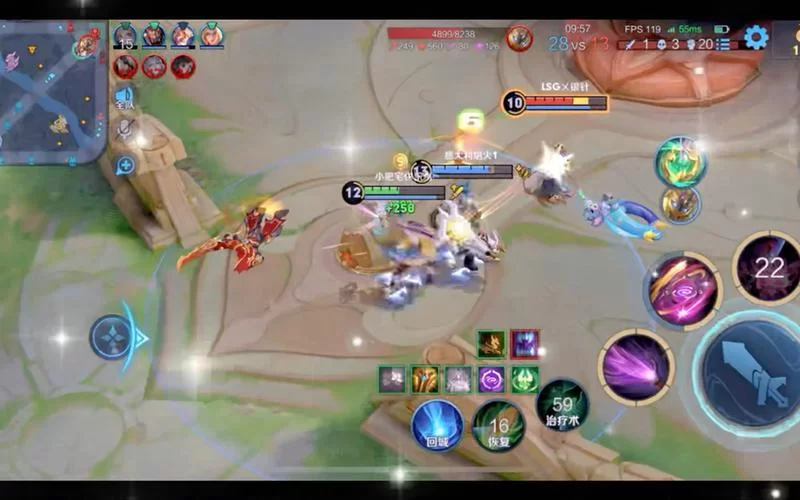The width and height of the screenshot is (800, 500).
Task: Use the green-gold active equipment item
Action: tap(680, 161)
